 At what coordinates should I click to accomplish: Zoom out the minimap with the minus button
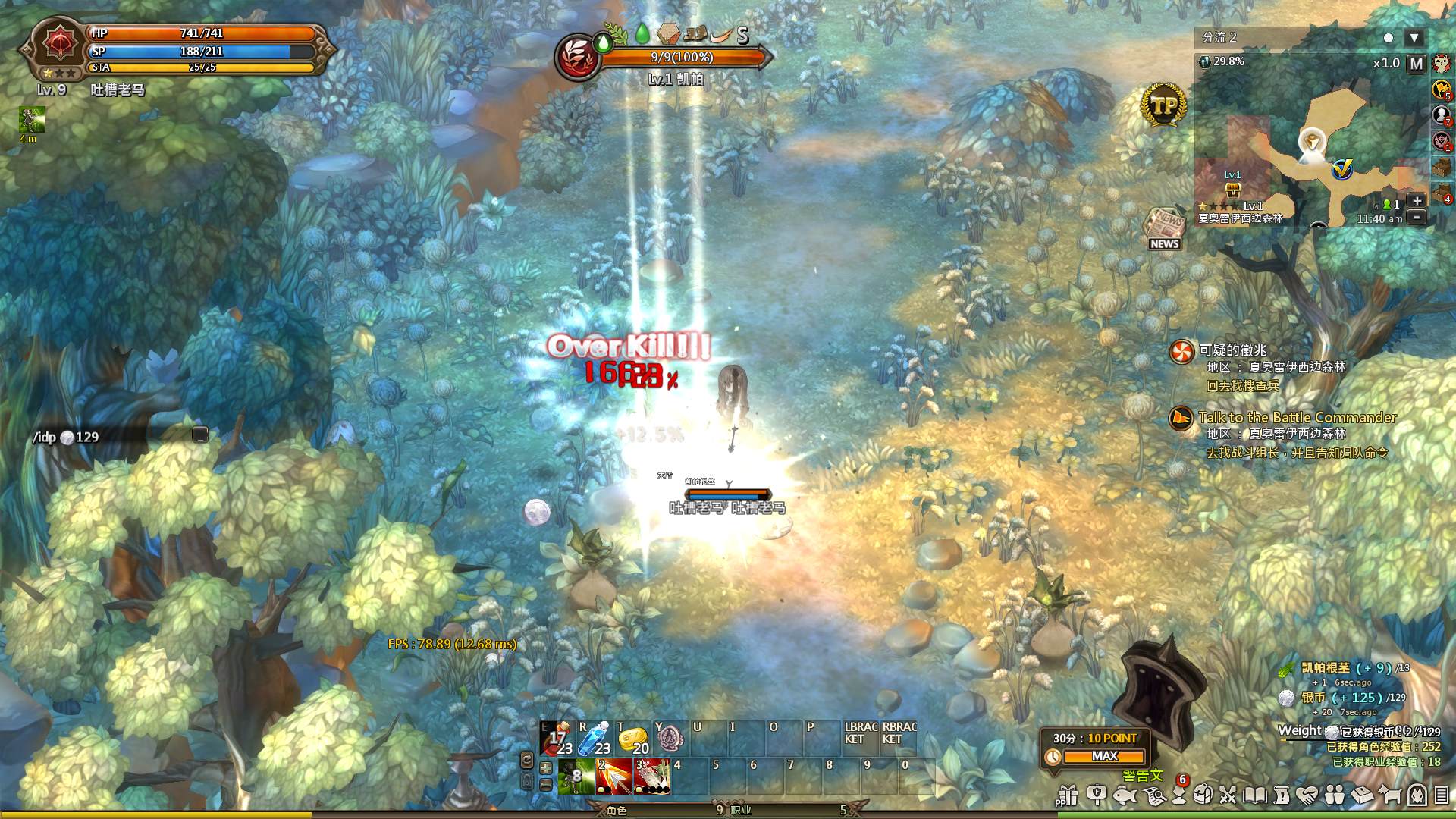pyautogui.click(x=1416, y=217)
